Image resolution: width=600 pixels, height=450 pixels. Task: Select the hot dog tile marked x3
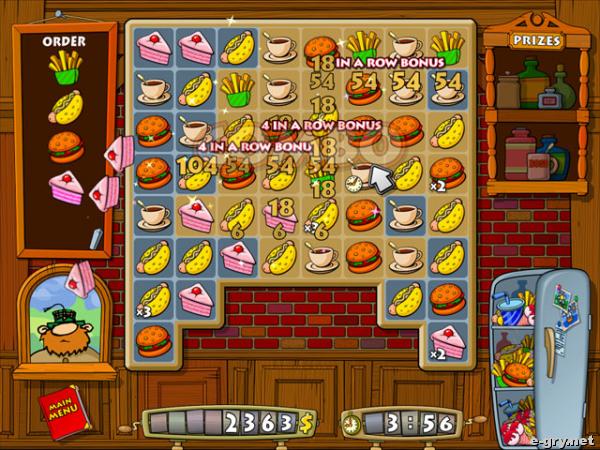(x=154, y=299)
